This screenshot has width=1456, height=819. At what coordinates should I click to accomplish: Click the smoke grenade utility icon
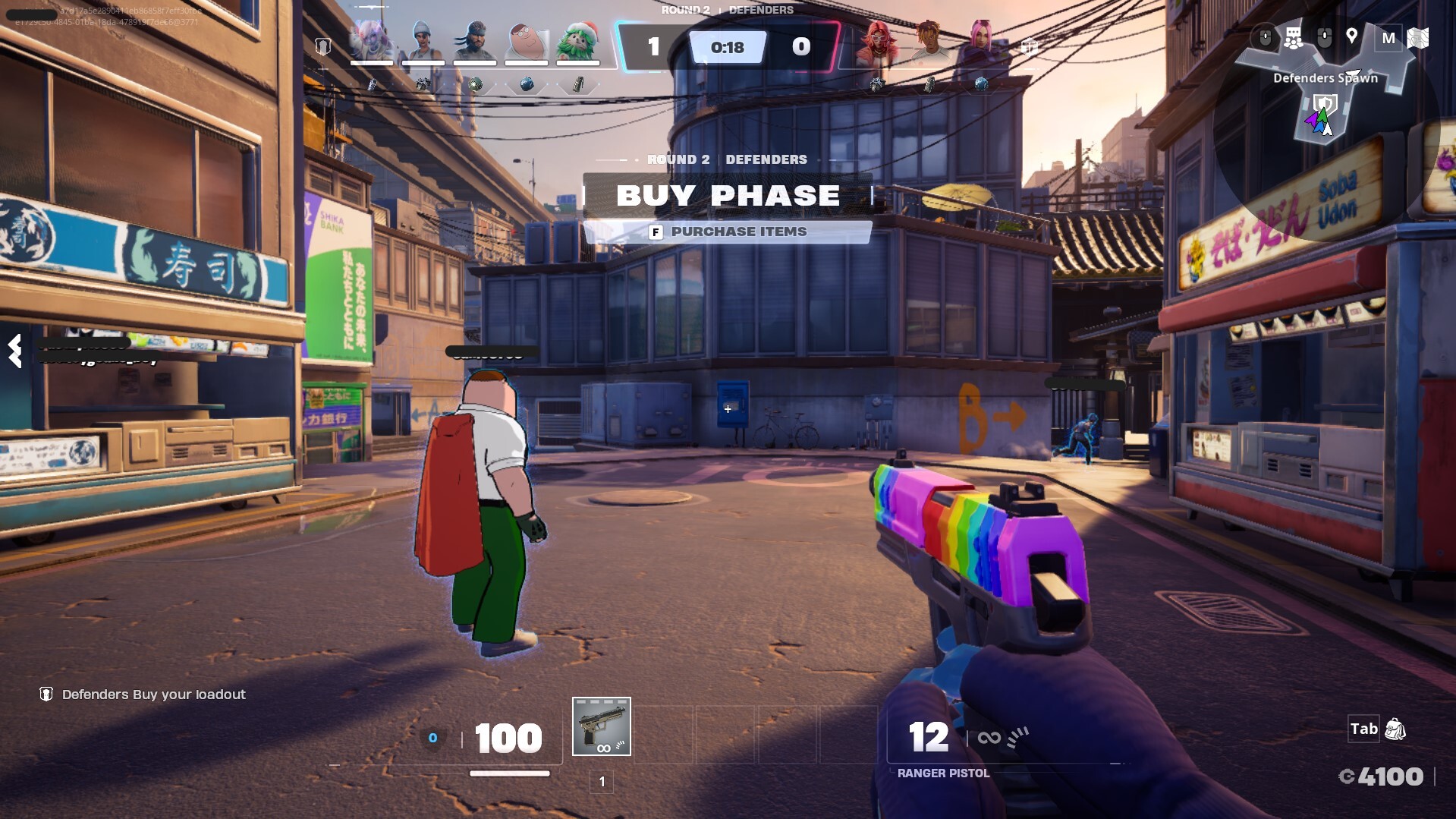pyautogui.click(x=526, y=83)
